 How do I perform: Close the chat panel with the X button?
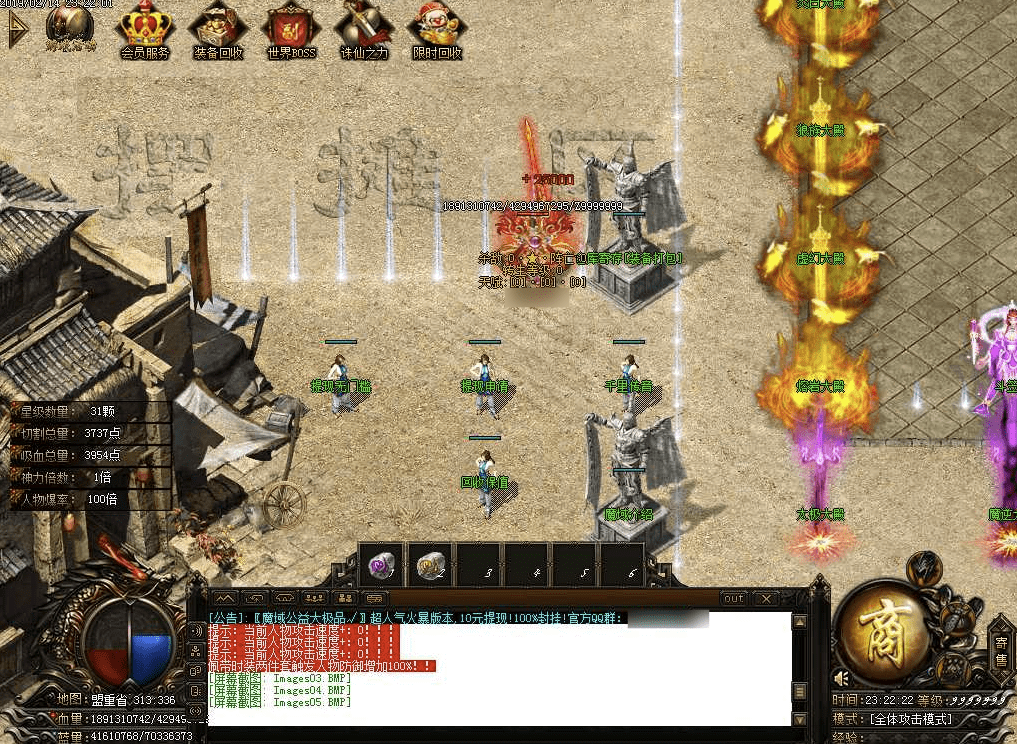[x=766, y=598]
